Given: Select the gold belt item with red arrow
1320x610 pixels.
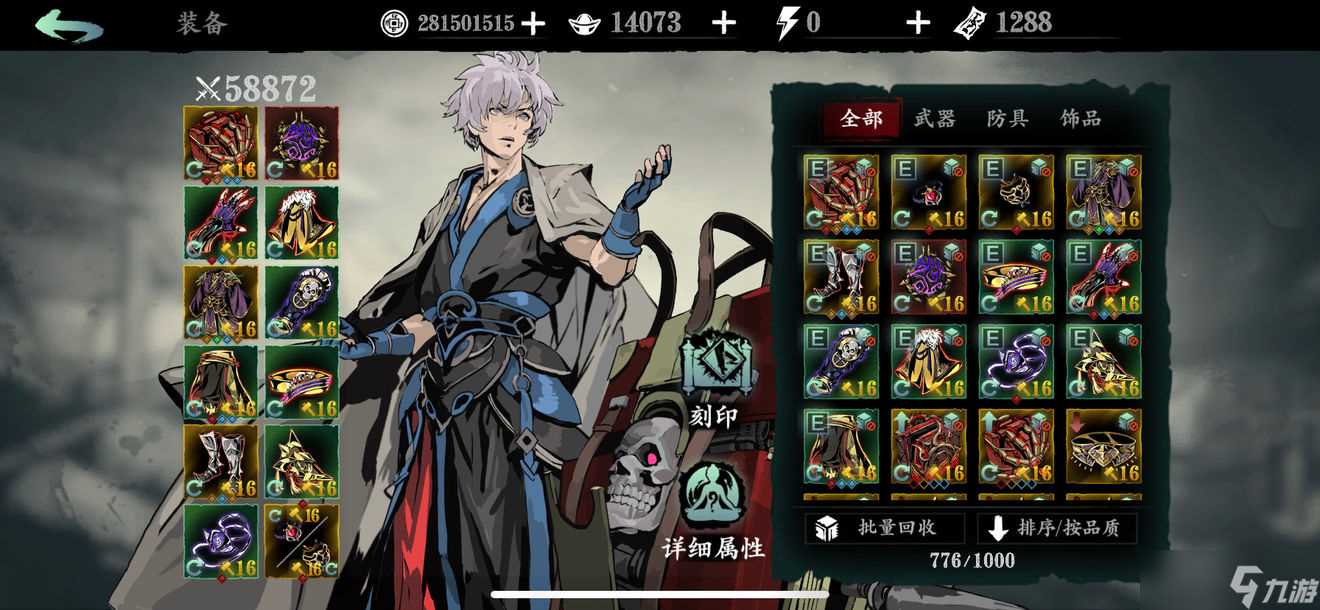Looking at the screenshot, I should (x=1103, y=445).
